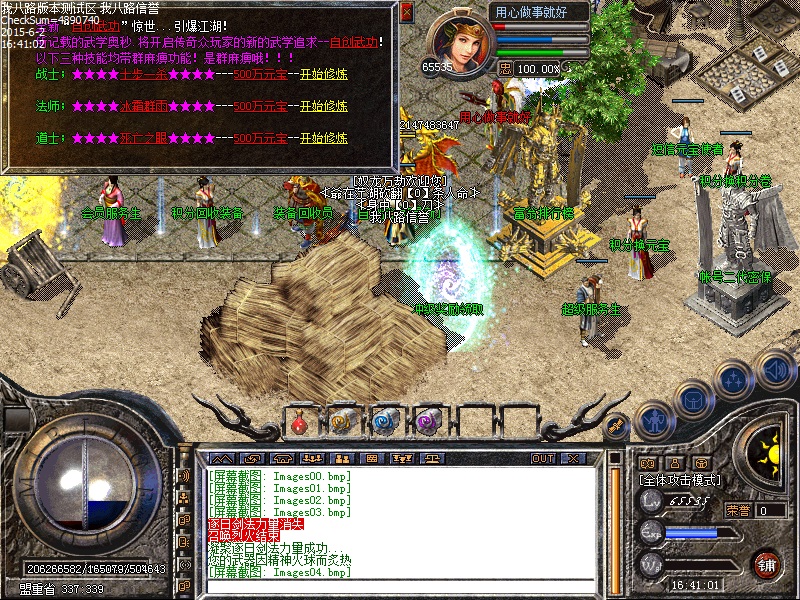The width and height of the screenshot is (800, 600).
Task: Open the 铺 shop button
Action: point(766,562)
